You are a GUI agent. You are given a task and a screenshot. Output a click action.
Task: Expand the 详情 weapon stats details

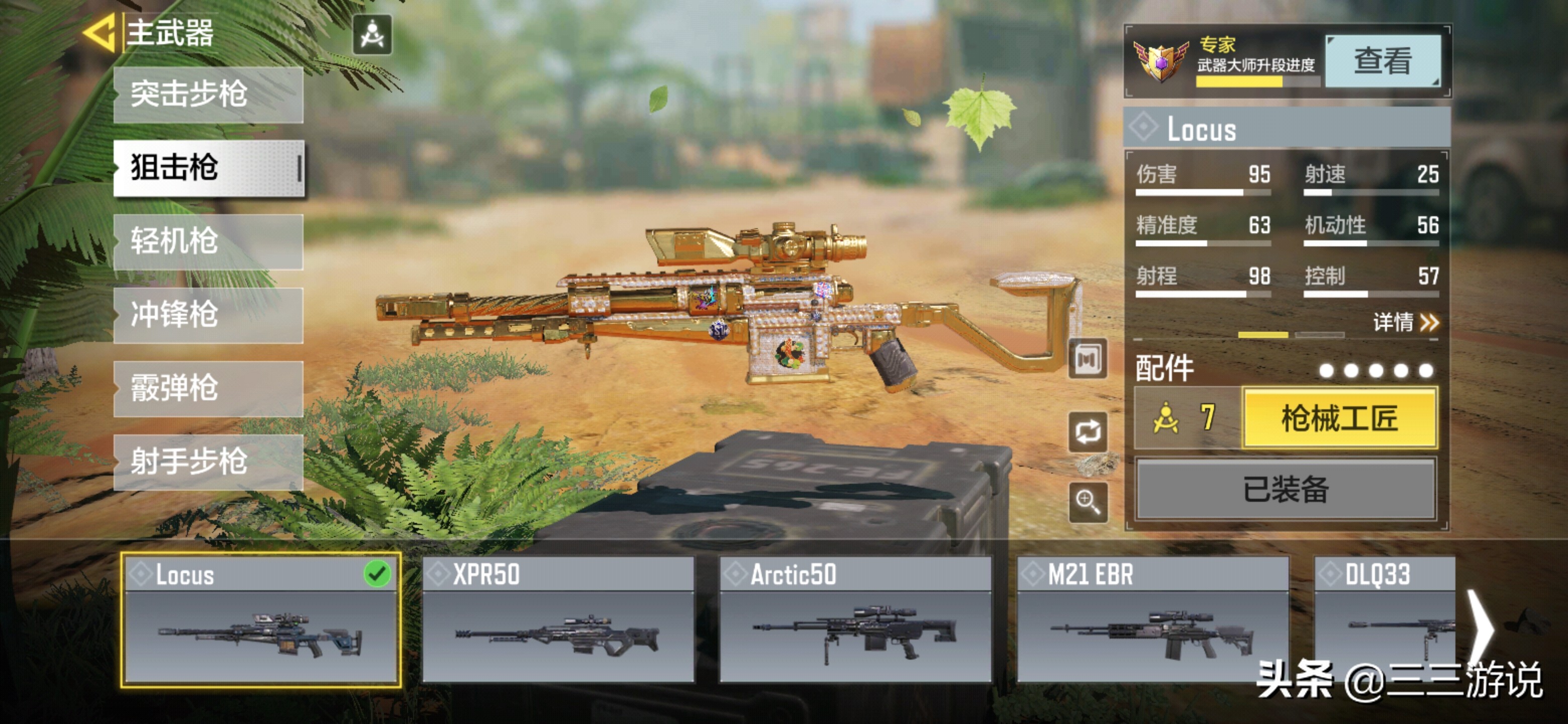pos(1405,321)
